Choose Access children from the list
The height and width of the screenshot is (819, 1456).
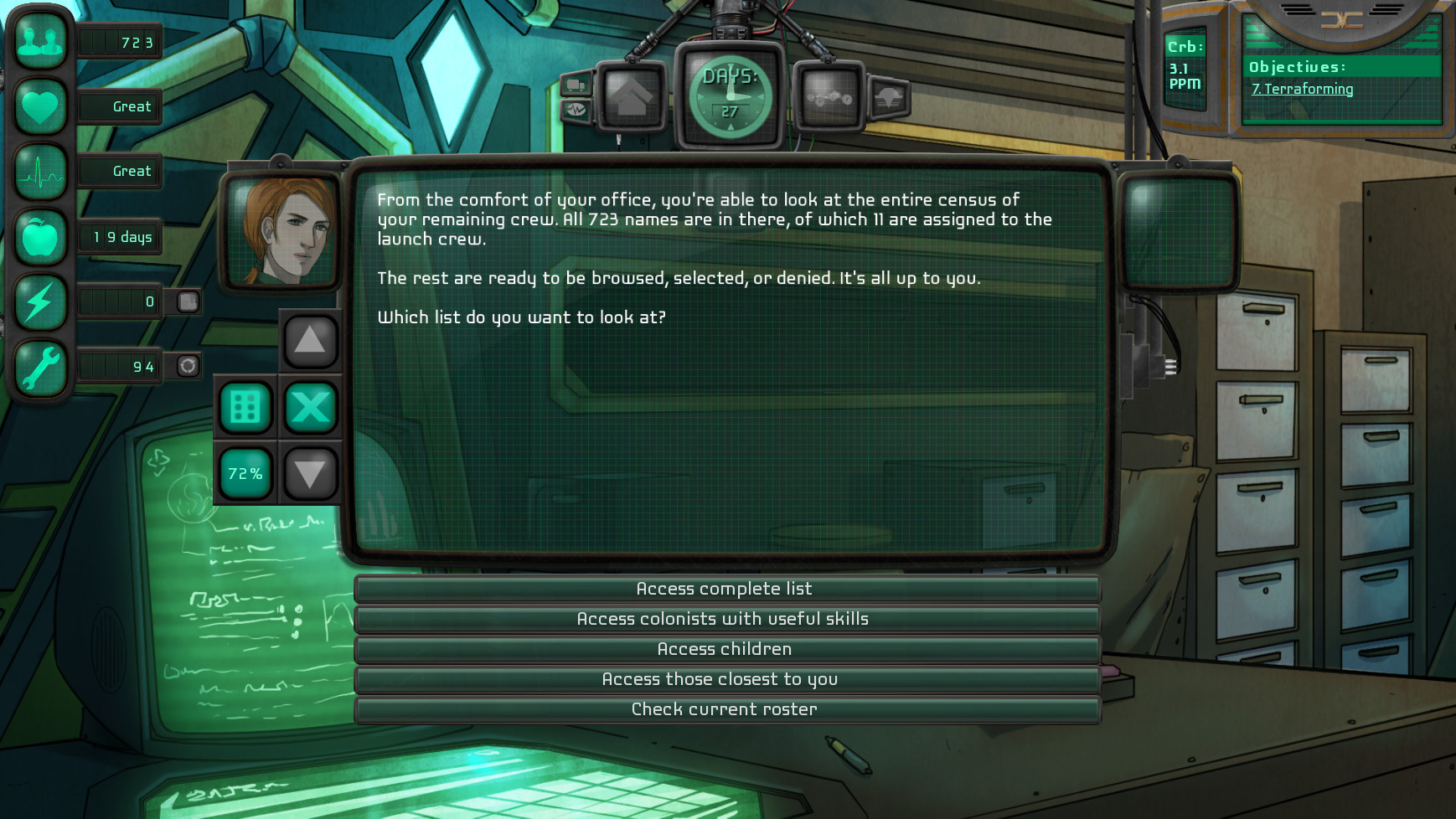pyautogui.click(x=725, y=649)
